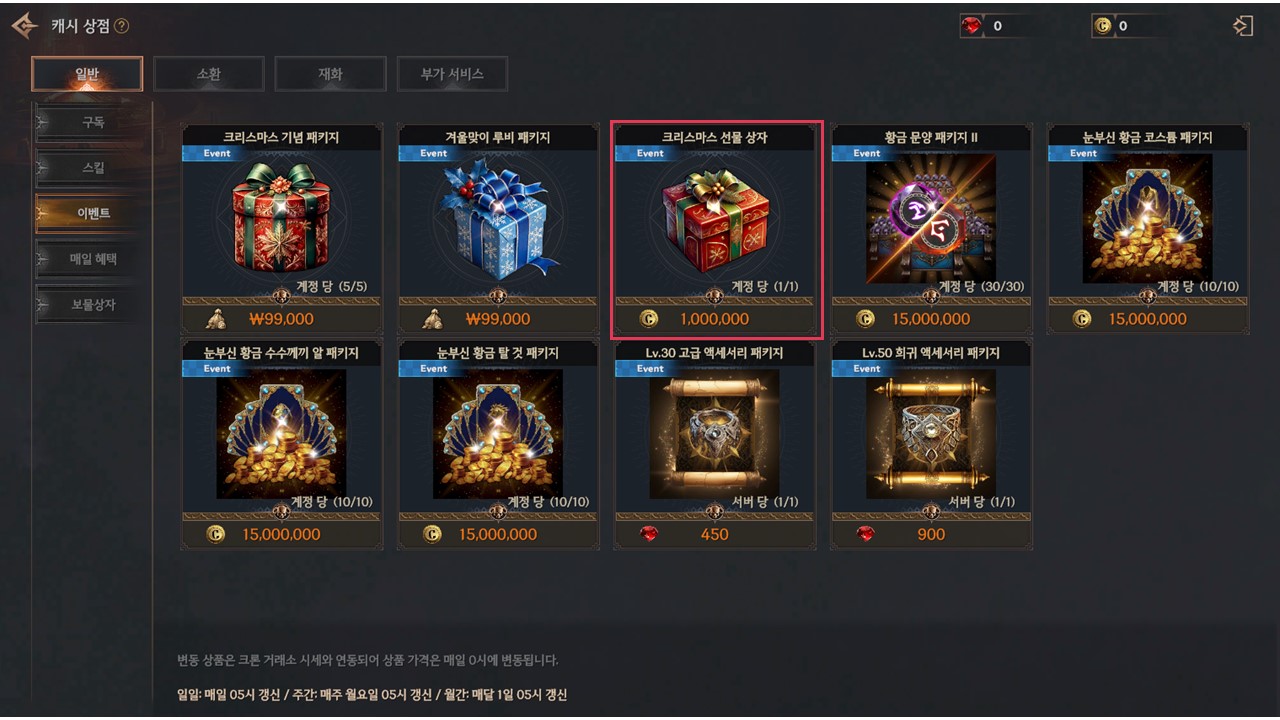1280x720 pixels.
Task: Switch to the 일반 tab
Action: tap(87, 74)
